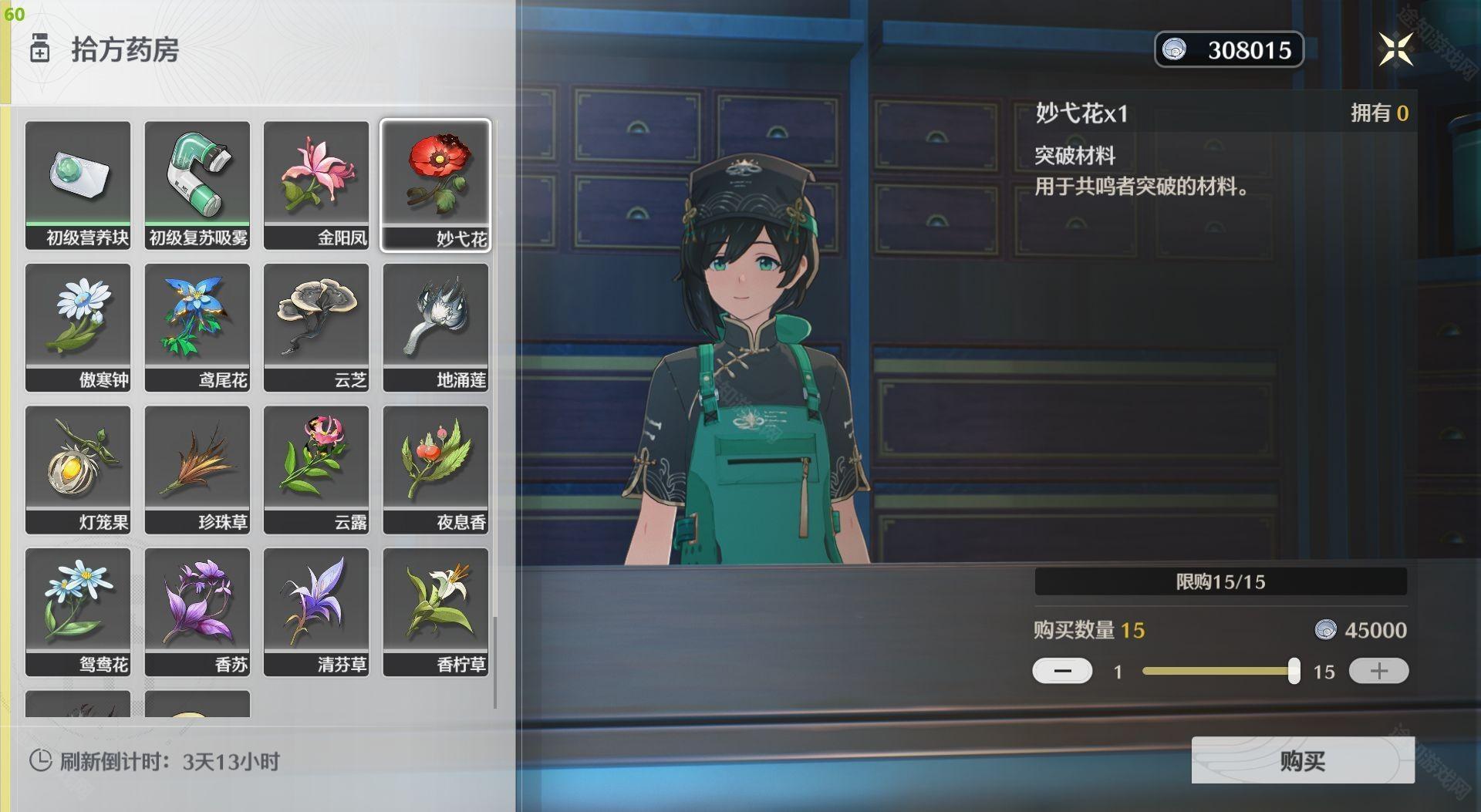Select the purple 香苏 herb
Image resolution: width=1481 pixels, height=812 pixels.
click(x=197, y=612)
